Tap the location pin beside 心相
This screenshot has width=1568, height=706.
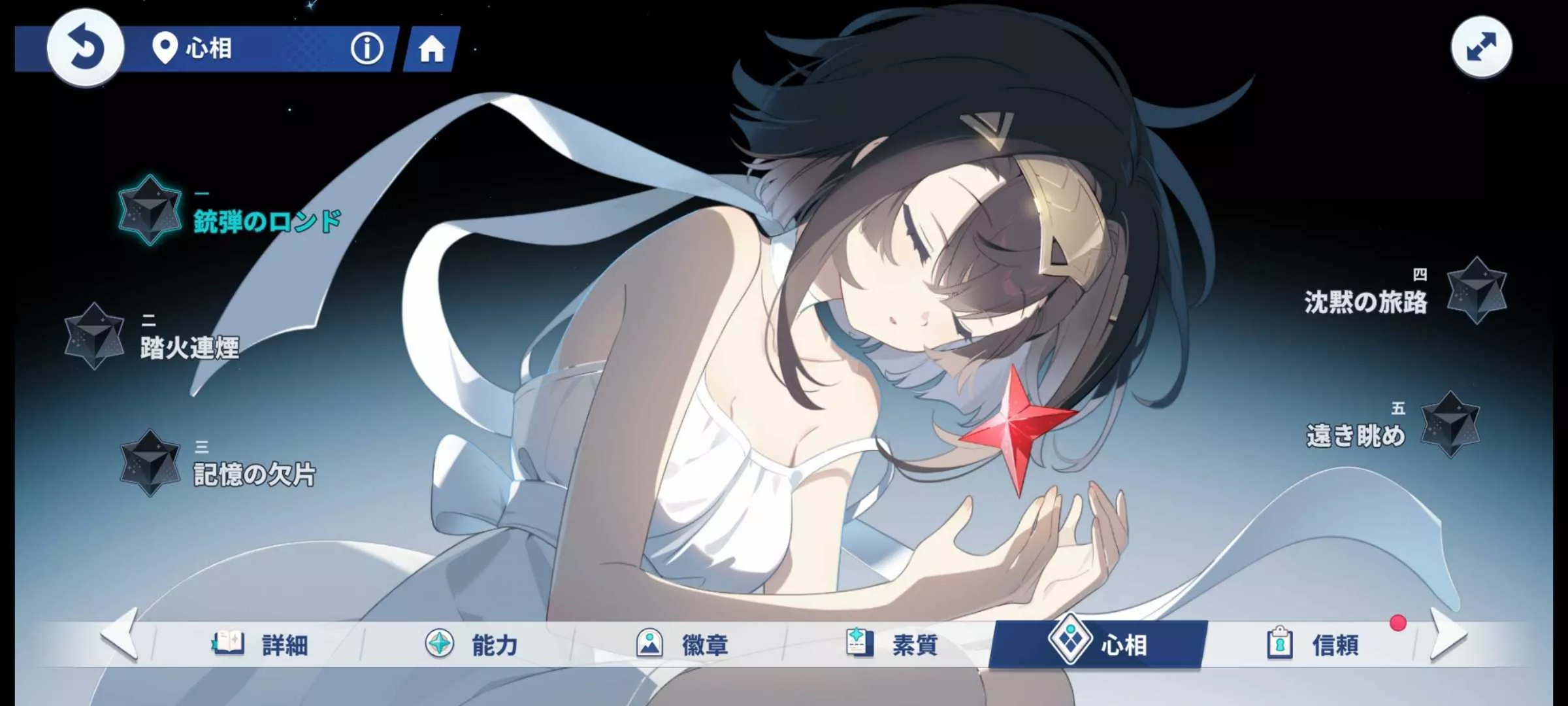(166, 46)
